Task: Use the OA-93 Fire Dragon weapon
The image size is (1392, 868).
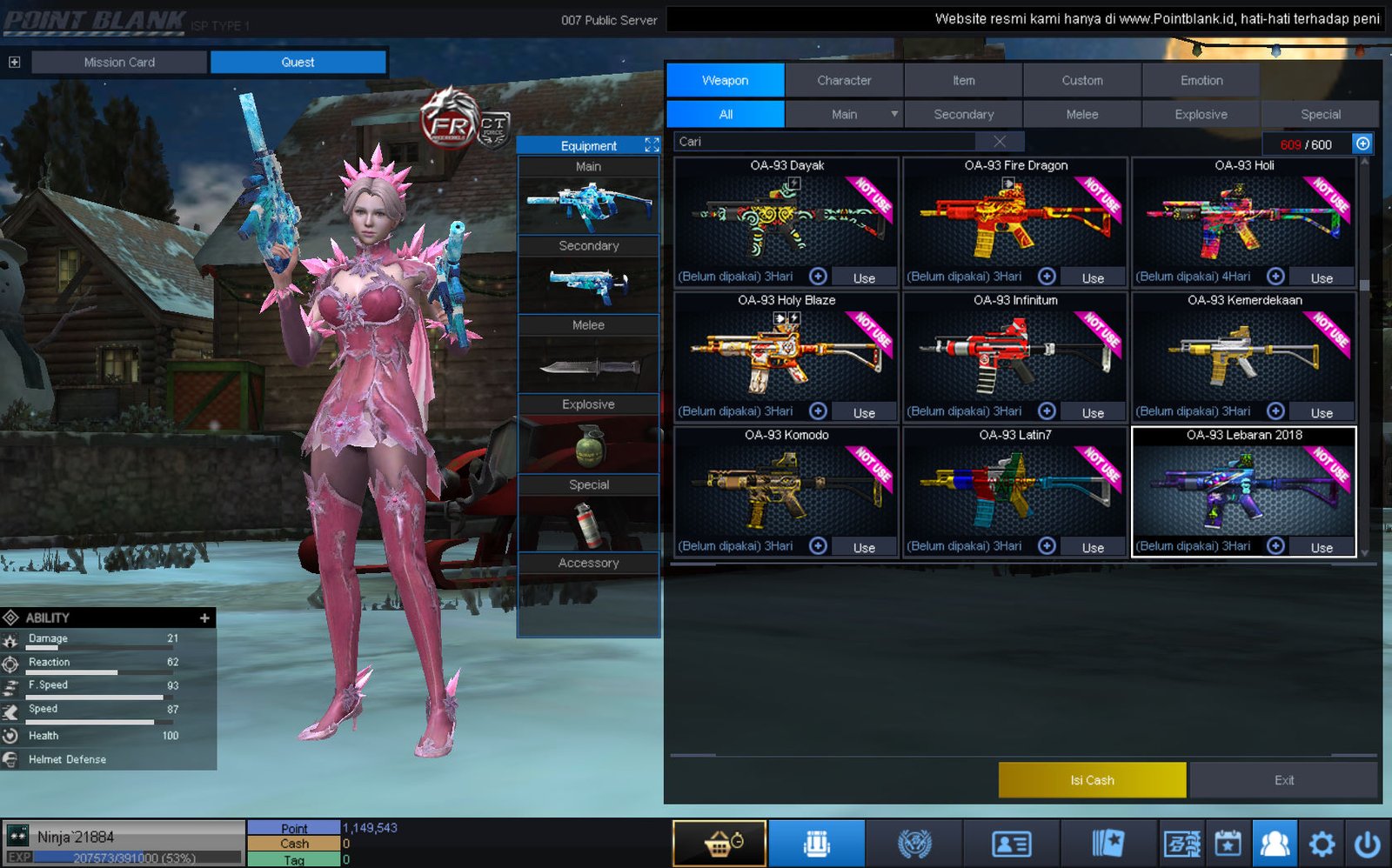Action: [x=1093, y=277]
